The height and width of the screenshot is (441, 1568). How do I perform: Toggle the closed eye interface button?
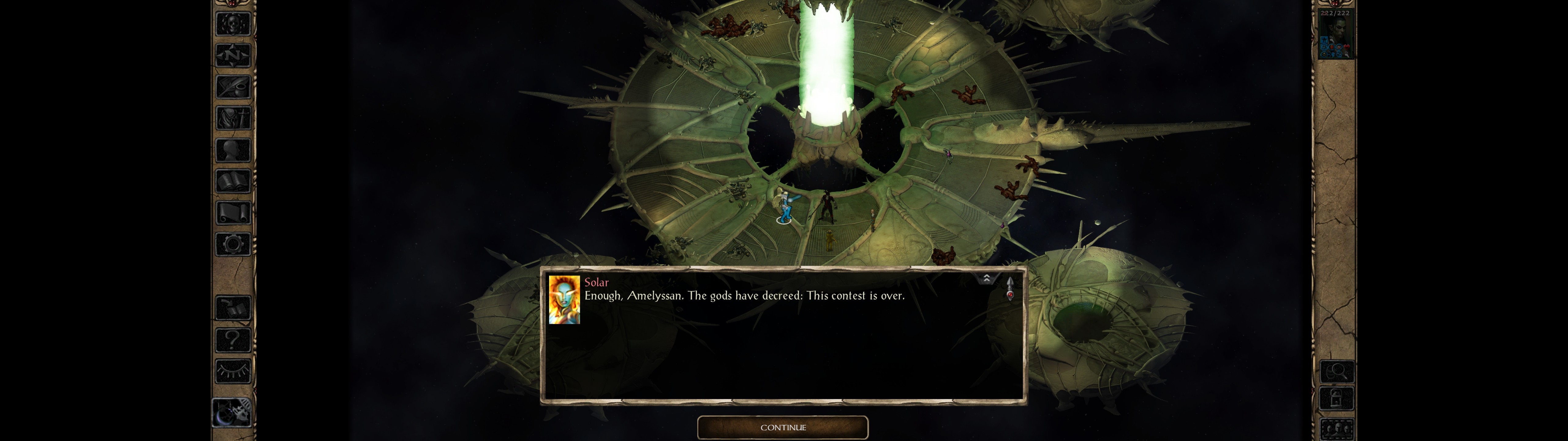(233, 371)
